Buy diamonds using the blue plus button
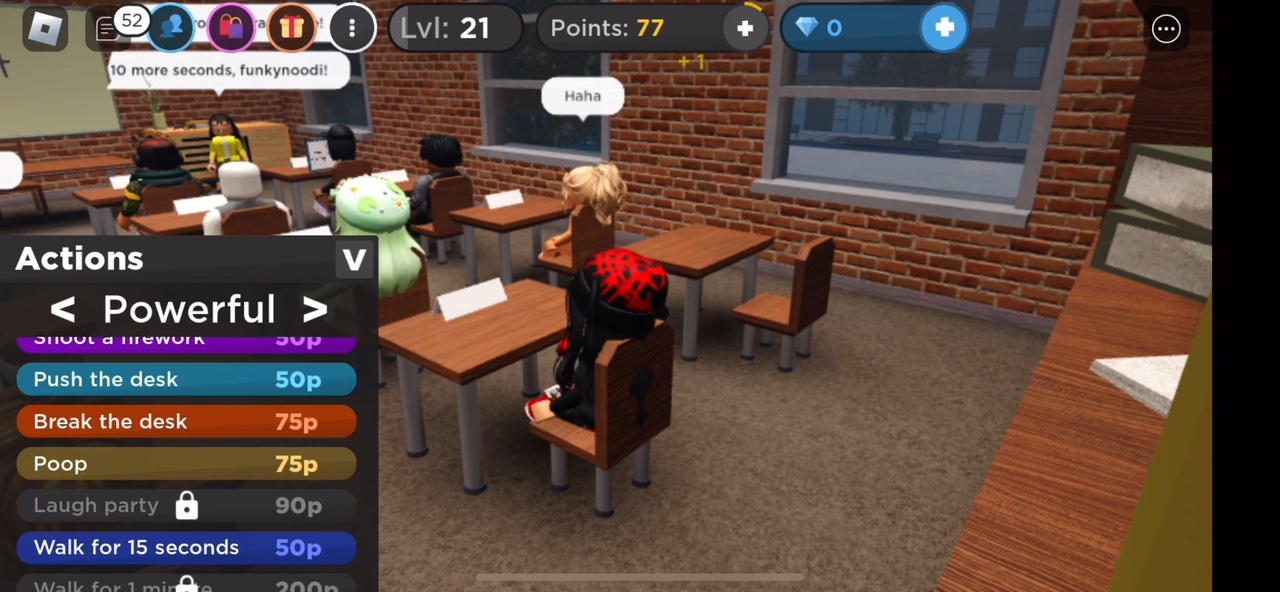The height and width of the screenshot is (592, 1280). click(944, 28)
